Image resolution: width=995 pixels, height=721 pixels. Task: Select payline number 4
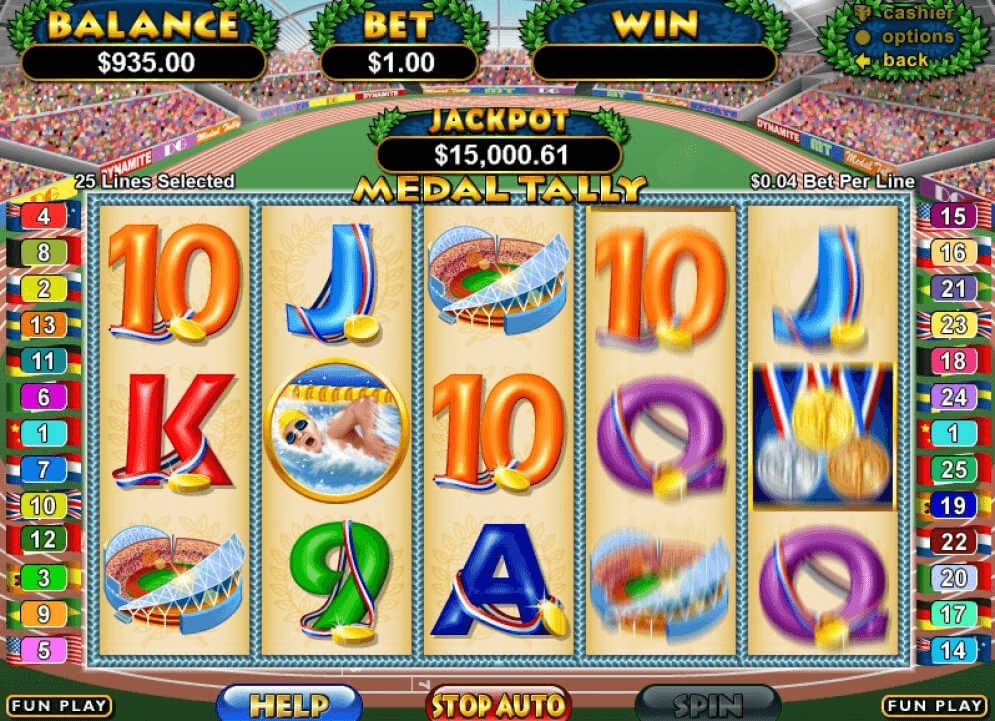43,217
